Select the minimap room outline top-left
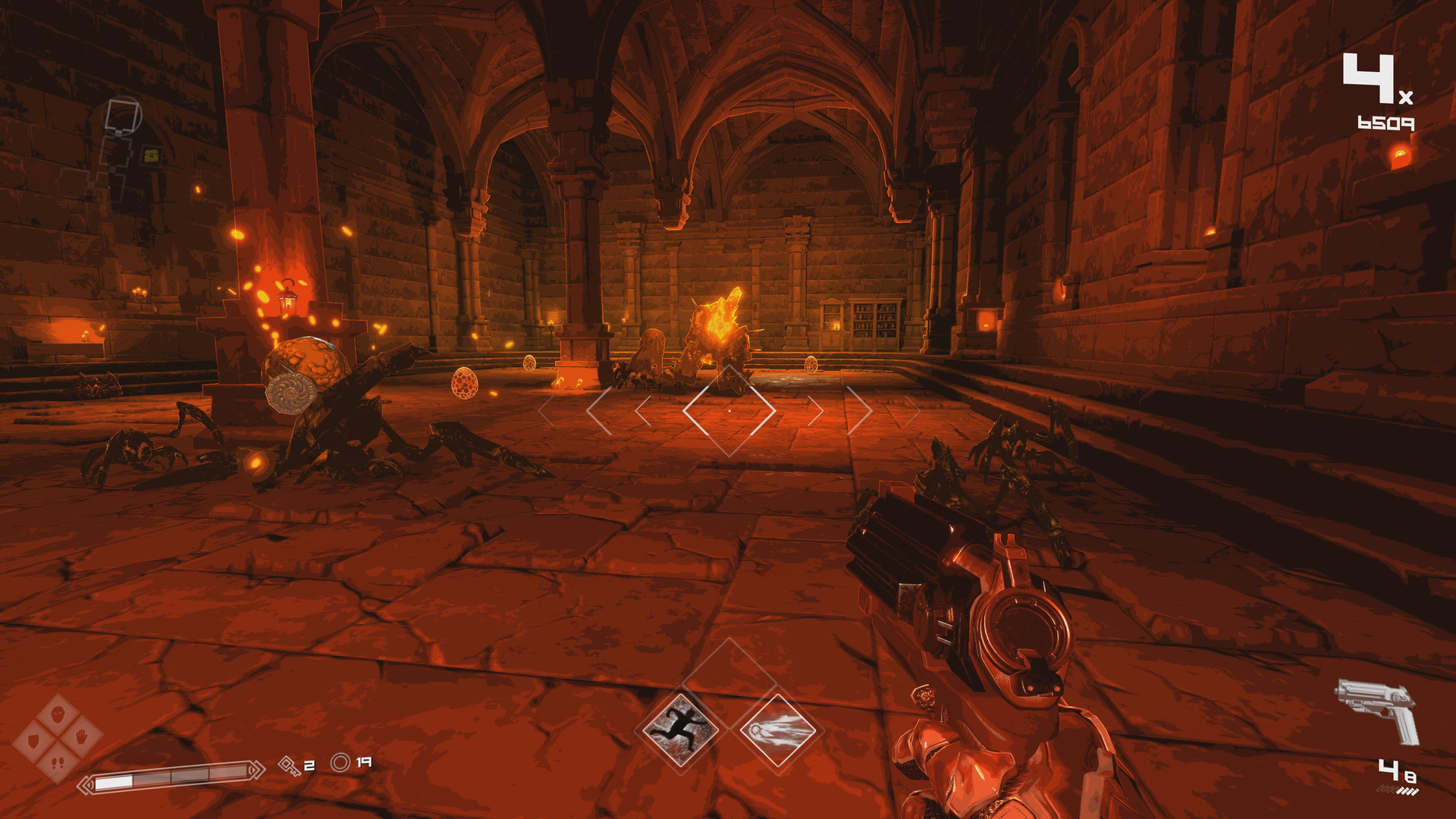 pyautogui.click(x=121, y=115)
